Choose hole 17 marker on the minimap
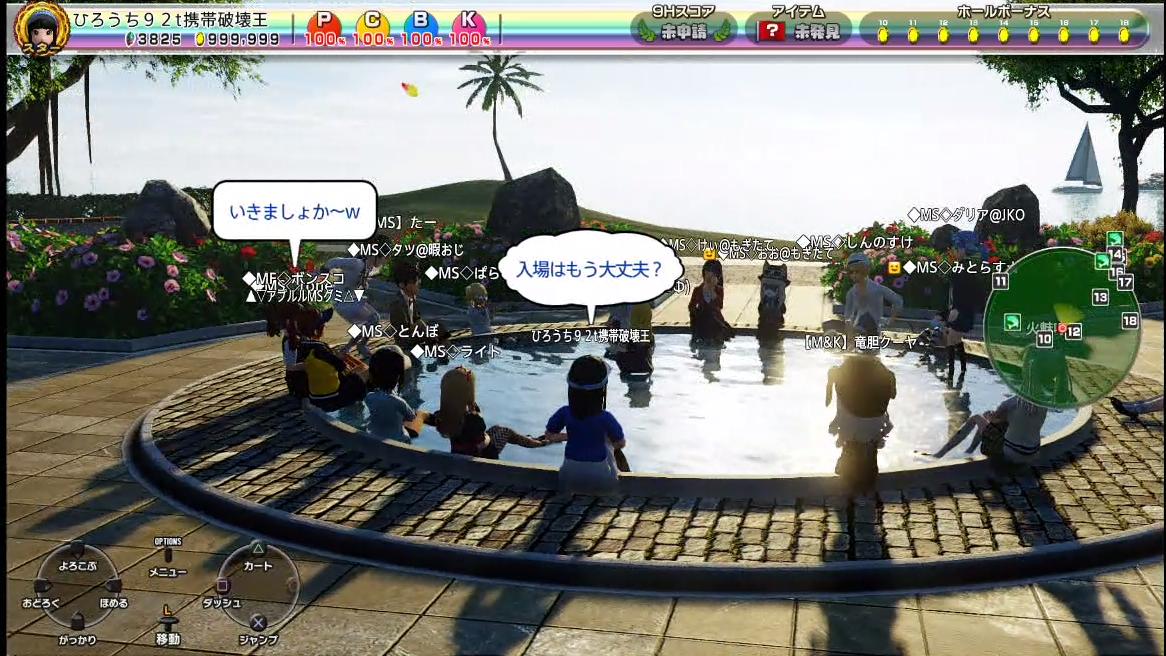Viewport: 1166px width, 656px height. coord(1125,282)
